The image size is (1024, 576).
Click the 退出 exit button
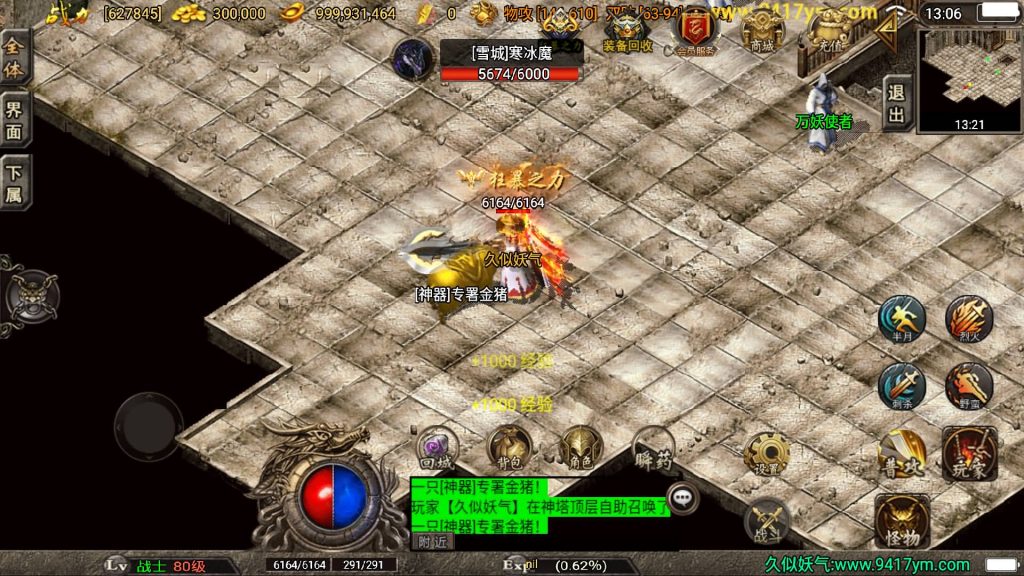pyautogui.click(x=897, y=104)
